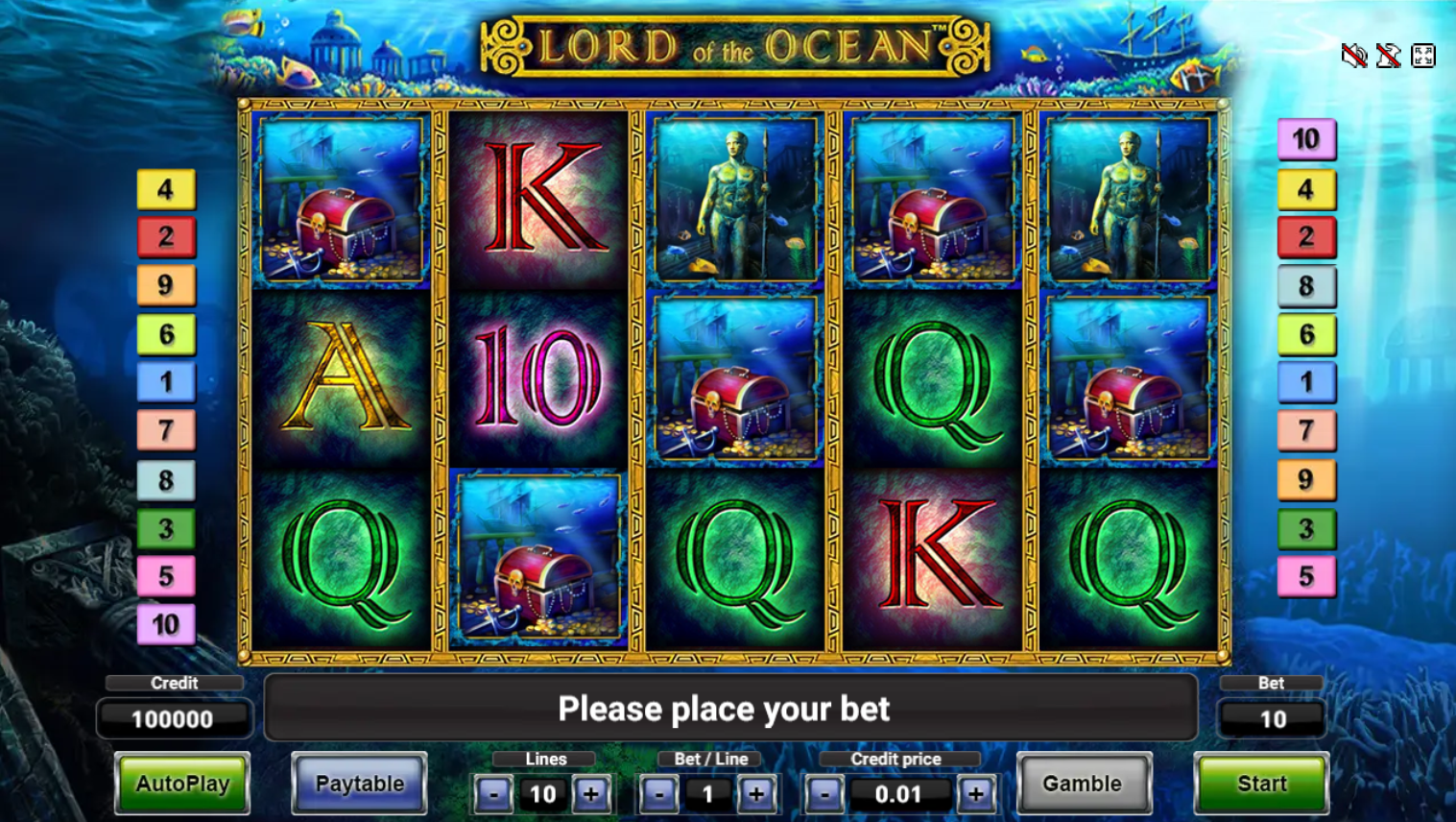
Task: Decrease the Bet per Line
Action: click(658, 794)
